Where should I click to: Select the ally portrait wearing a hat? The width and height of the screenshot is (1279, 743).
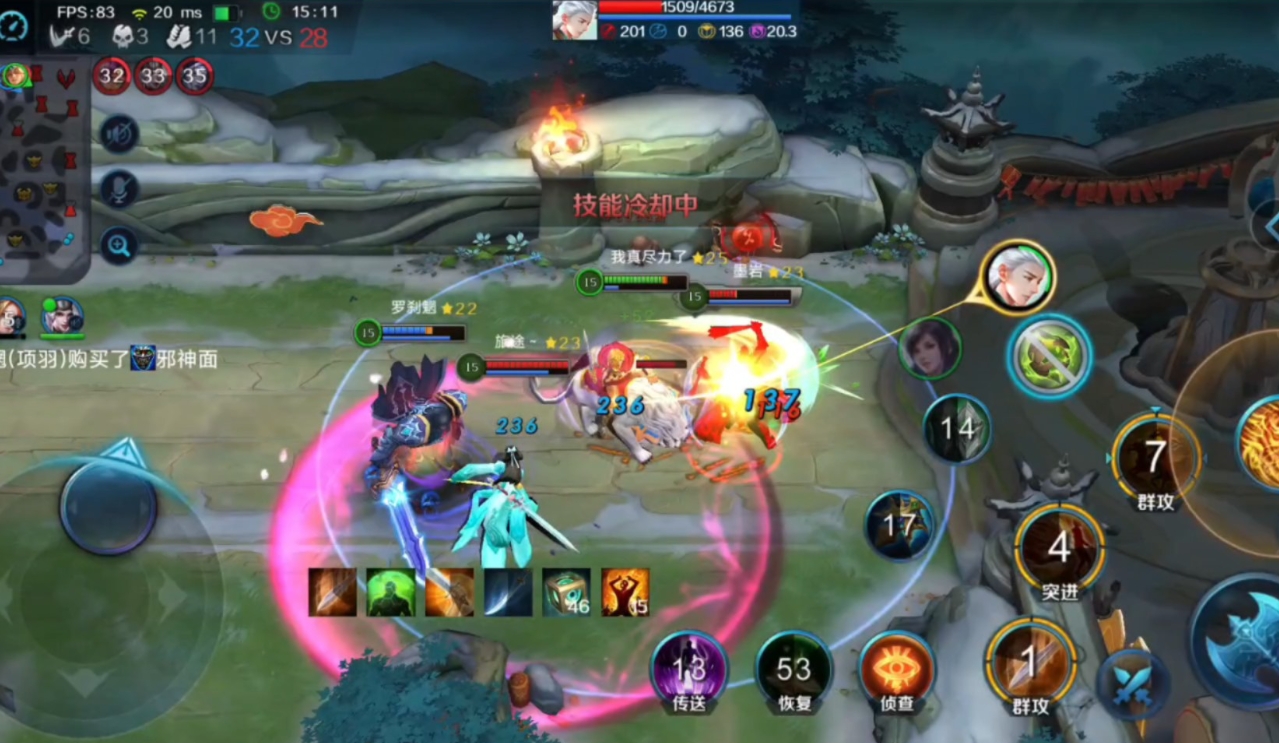62,316
